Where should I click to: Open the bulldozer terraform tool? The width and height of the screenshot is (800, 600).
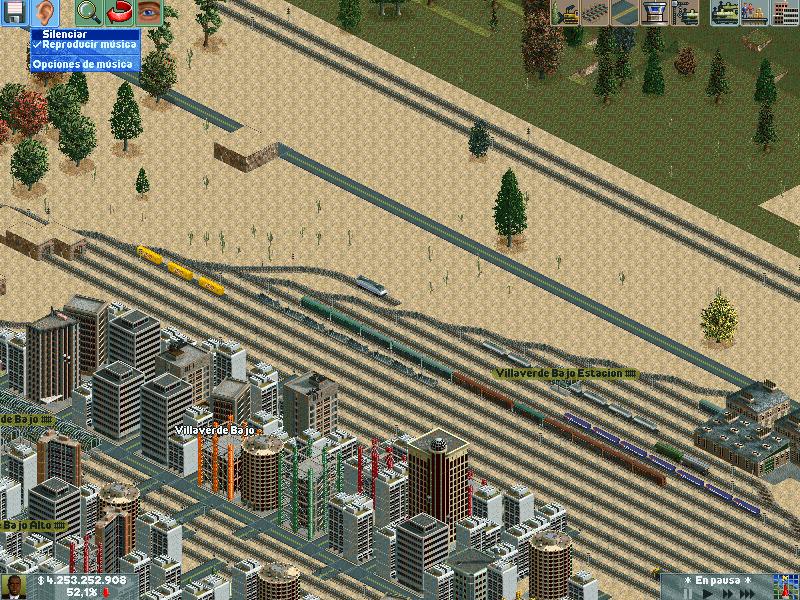click(x=565, y=13)
